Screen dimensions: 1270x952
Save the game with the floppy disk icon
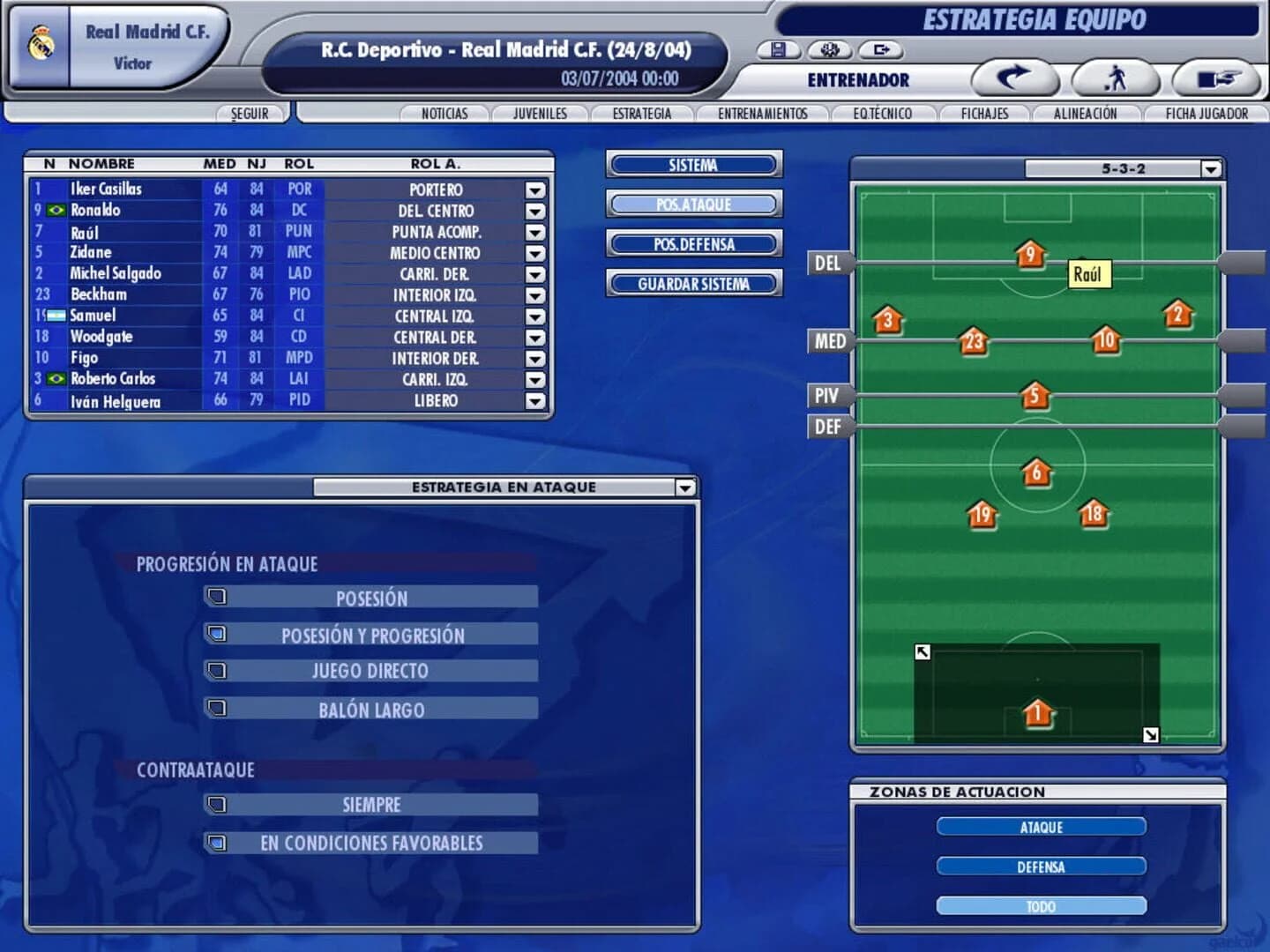click(x=778, y=51)
